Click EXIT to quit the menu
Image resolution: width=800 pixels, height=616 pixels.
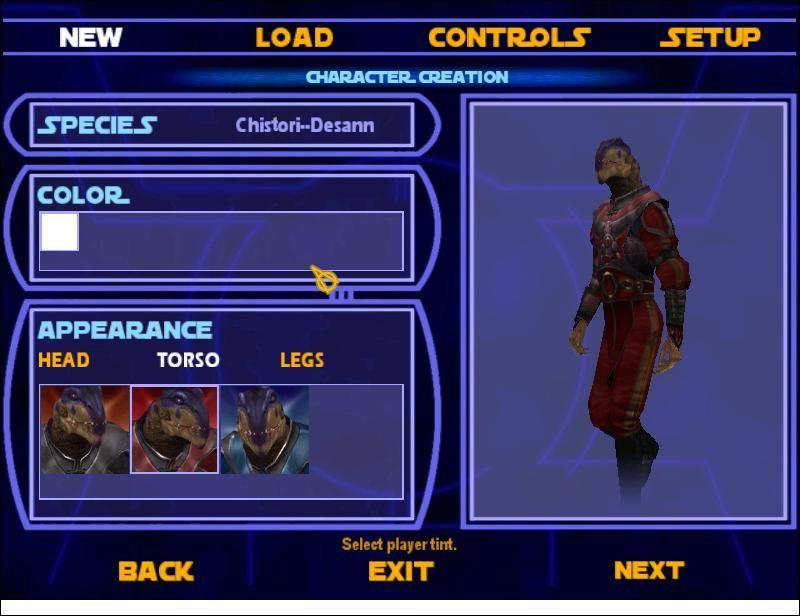point(400,571)
